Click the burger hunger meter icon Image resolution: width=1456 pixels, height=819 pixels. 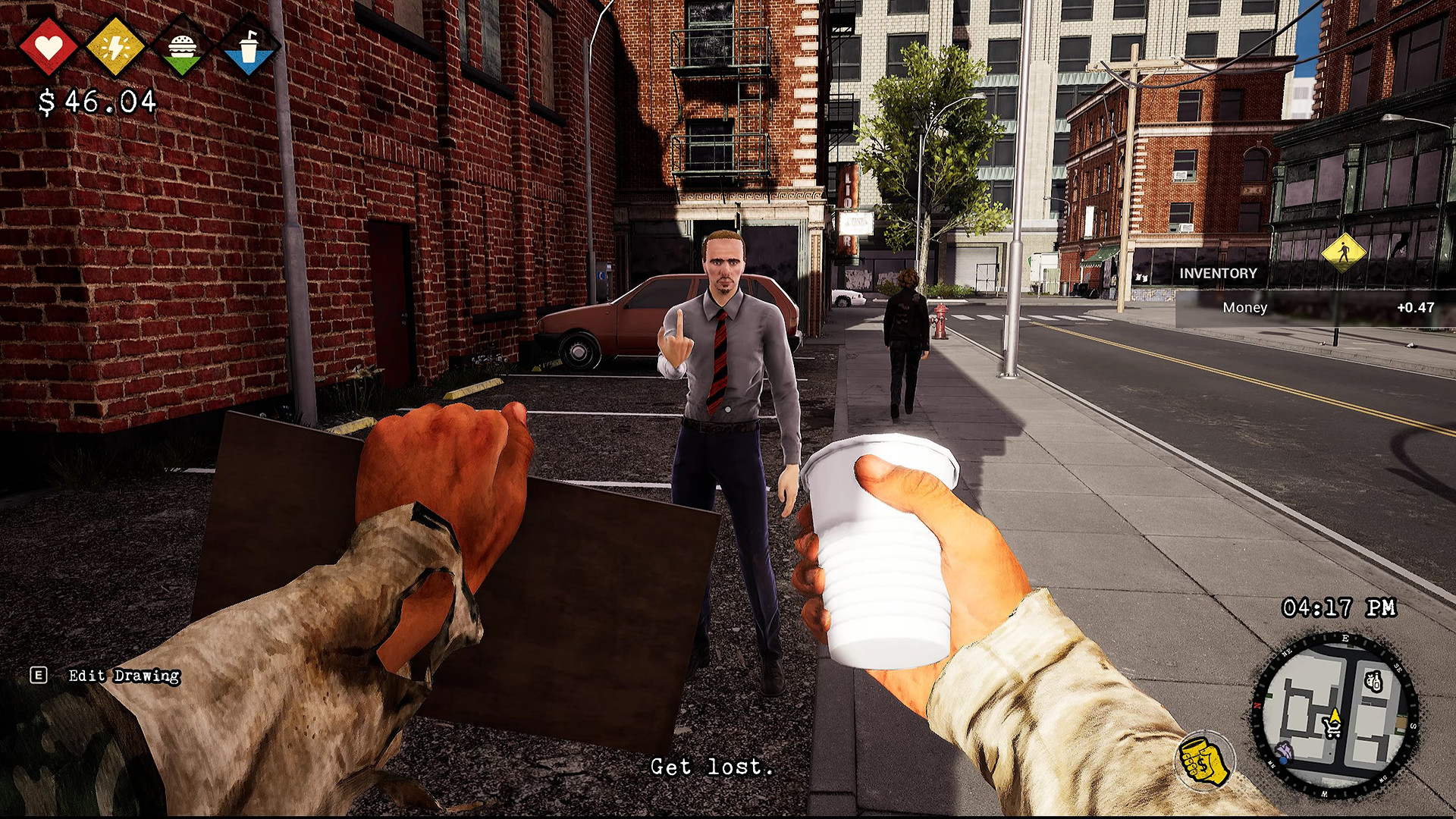point(182,47)
